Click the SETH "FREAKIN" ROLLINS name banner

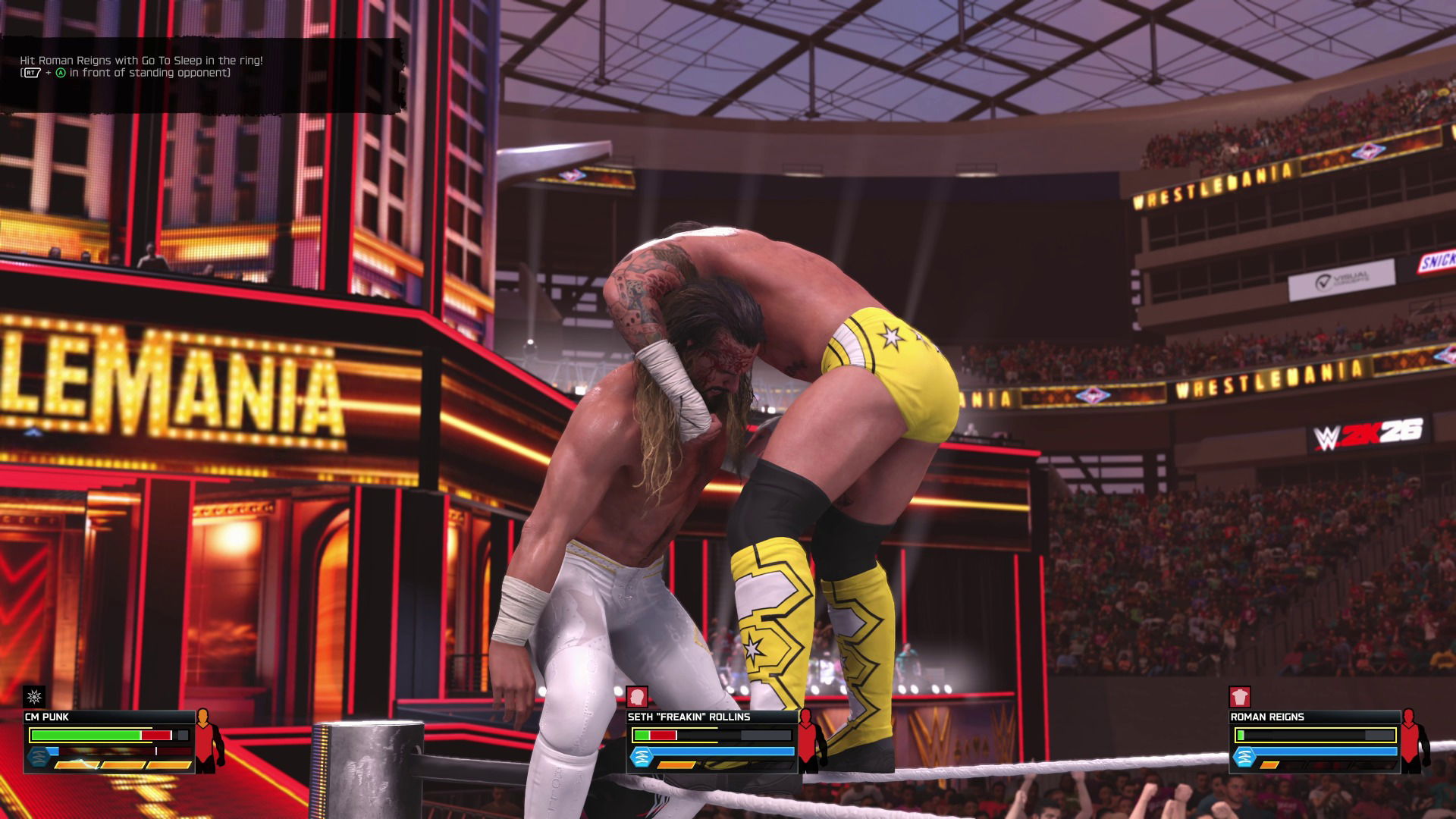coord(689,717)
